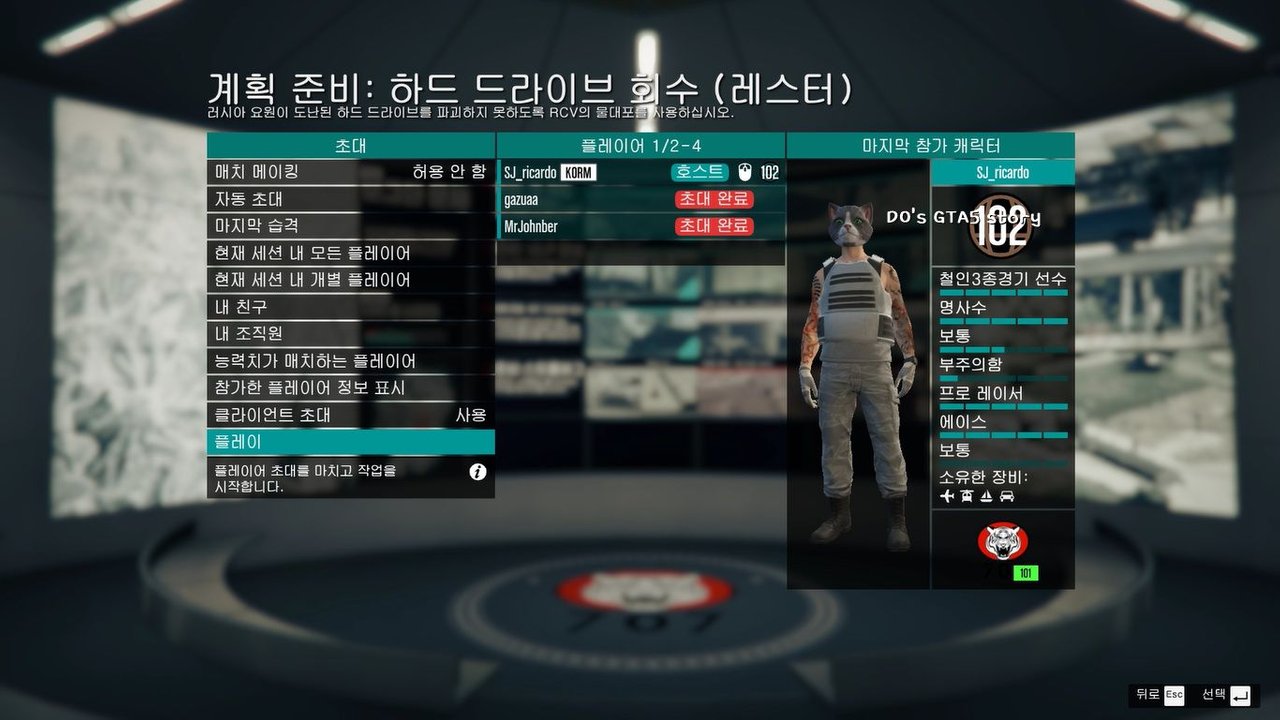This screenshot has width=1280, height=720.
Task: Select host player SJ_ricardo row
Action: pos(640,172)
